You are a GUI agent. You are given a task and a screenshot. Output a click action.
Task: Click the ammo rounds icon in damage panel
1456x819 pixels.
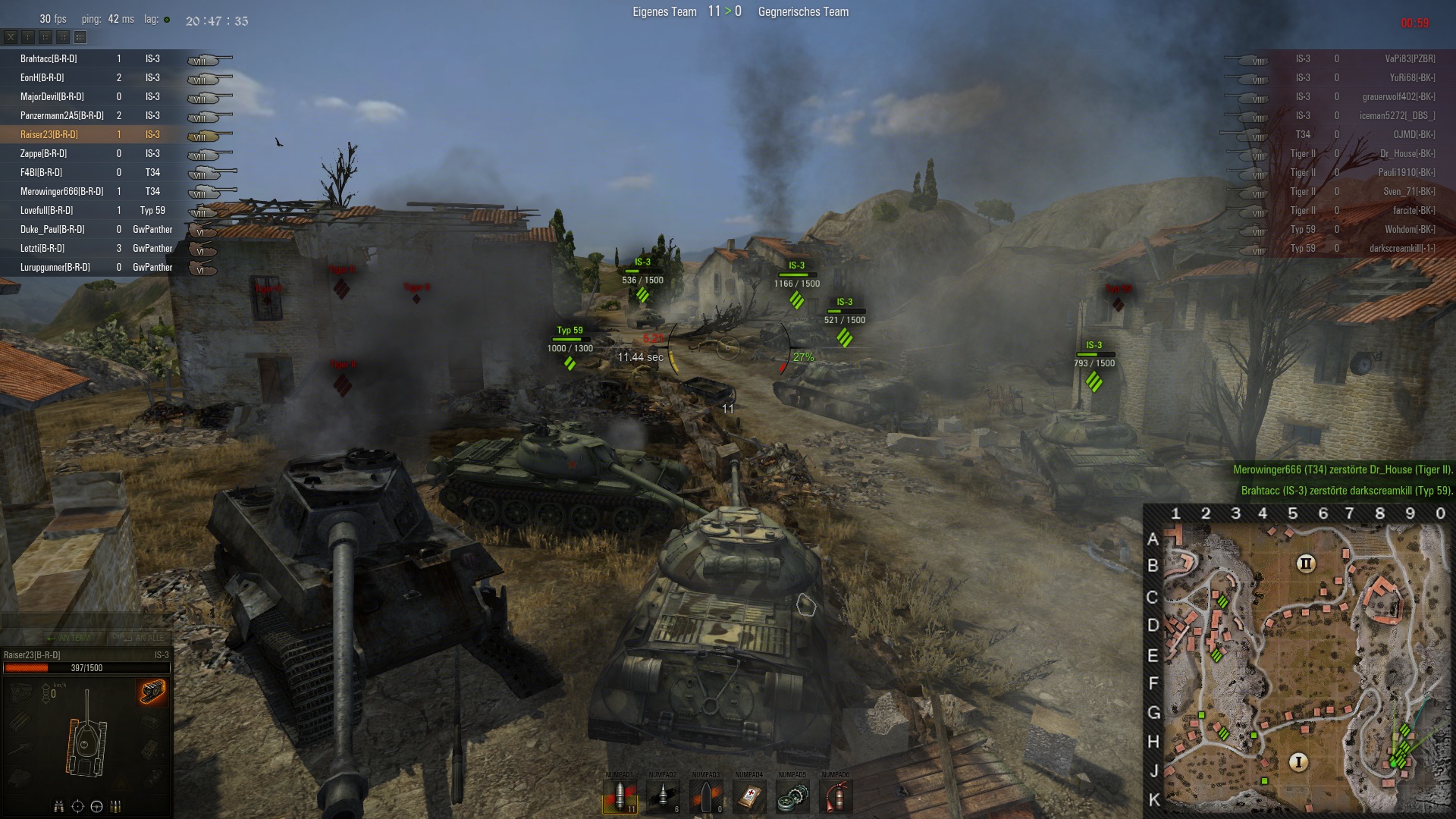coord(116,806)
